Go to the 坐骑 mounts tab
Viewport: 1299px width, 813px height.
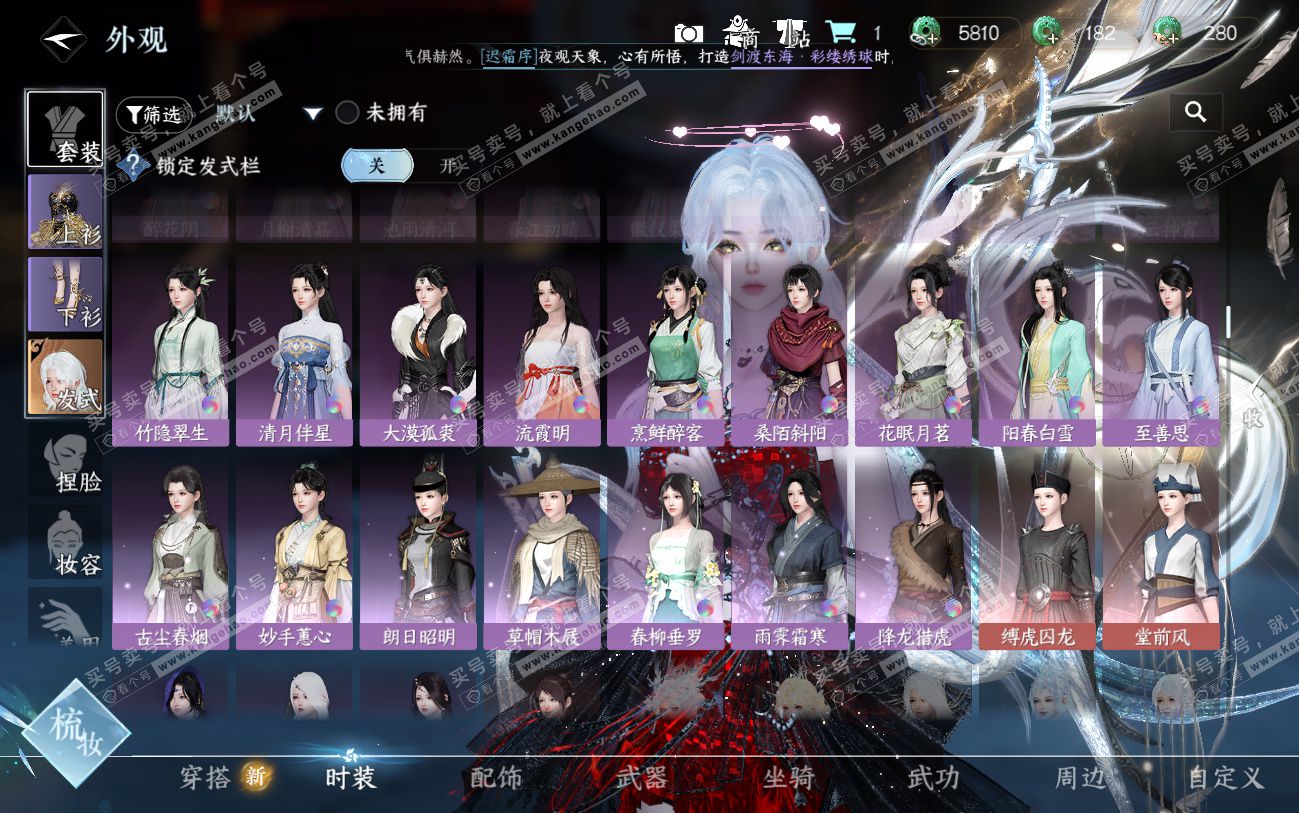pyautogui.click(x=788, y=777)
